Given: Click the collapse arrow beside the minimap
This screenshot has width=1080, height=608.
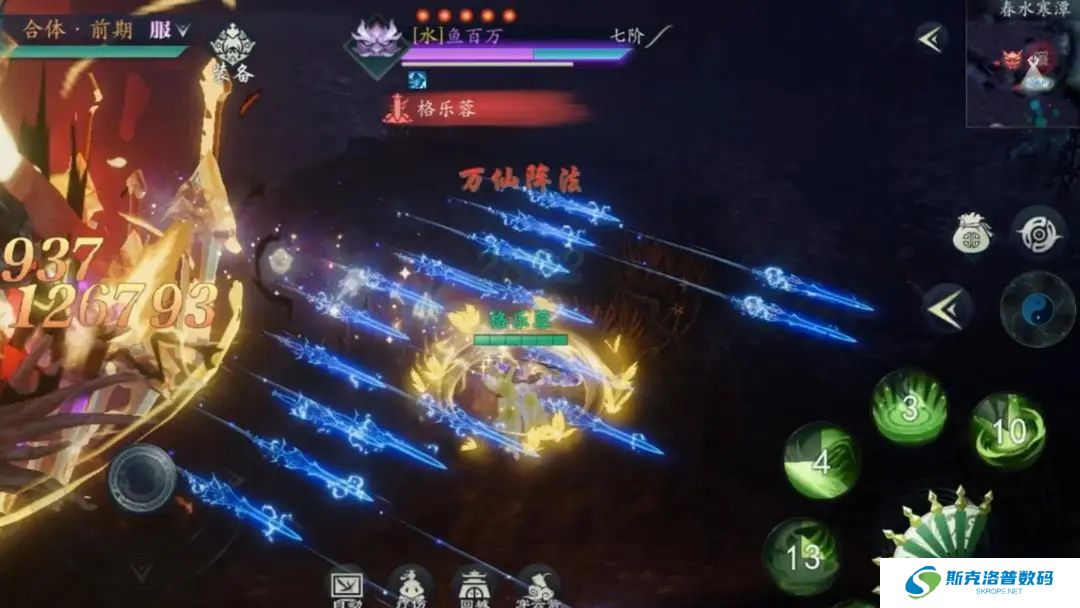Looking at the screenshot, I should tap(931, 39).
